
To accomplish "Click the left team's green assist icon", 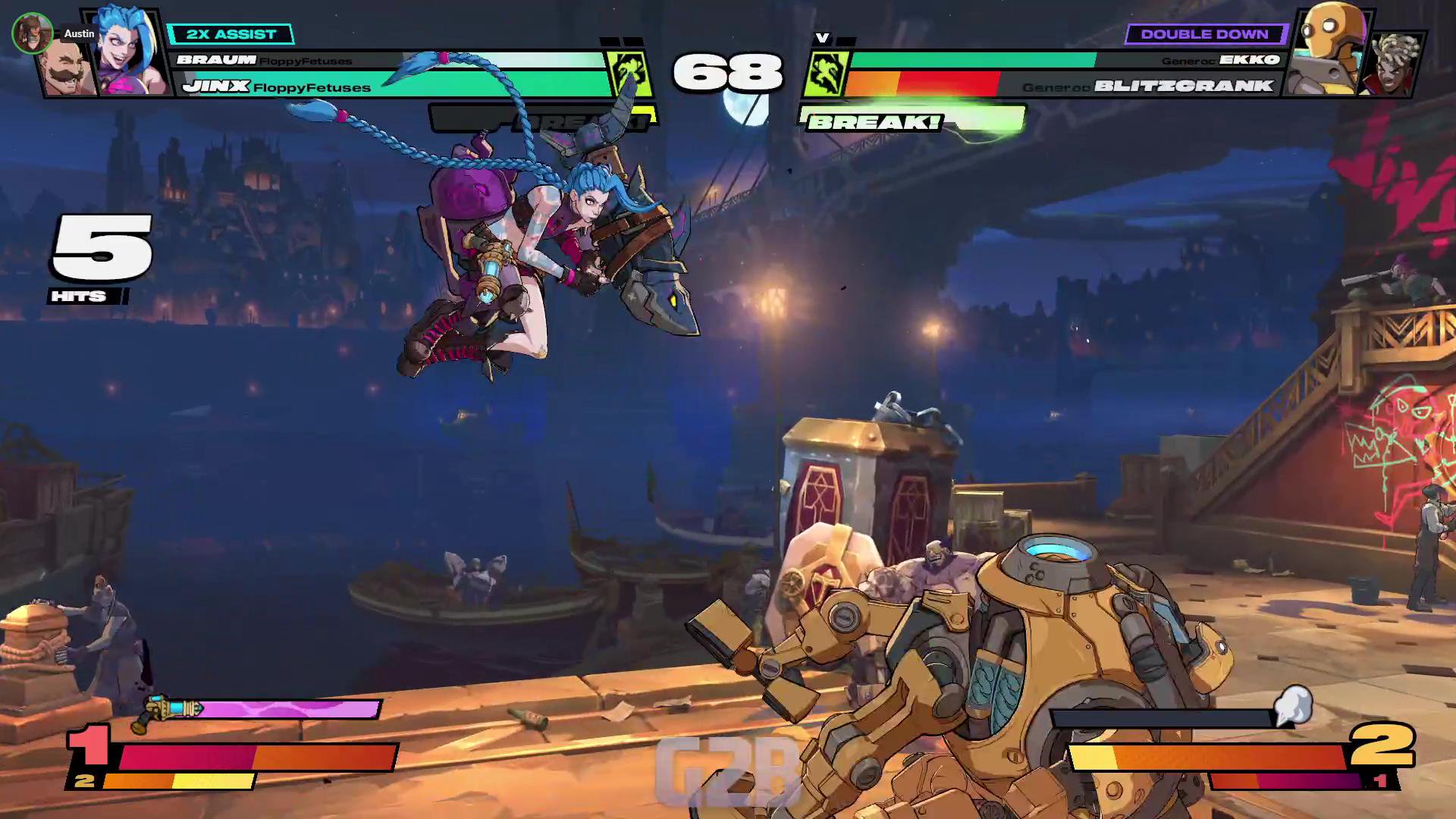I will pos(629,74).
